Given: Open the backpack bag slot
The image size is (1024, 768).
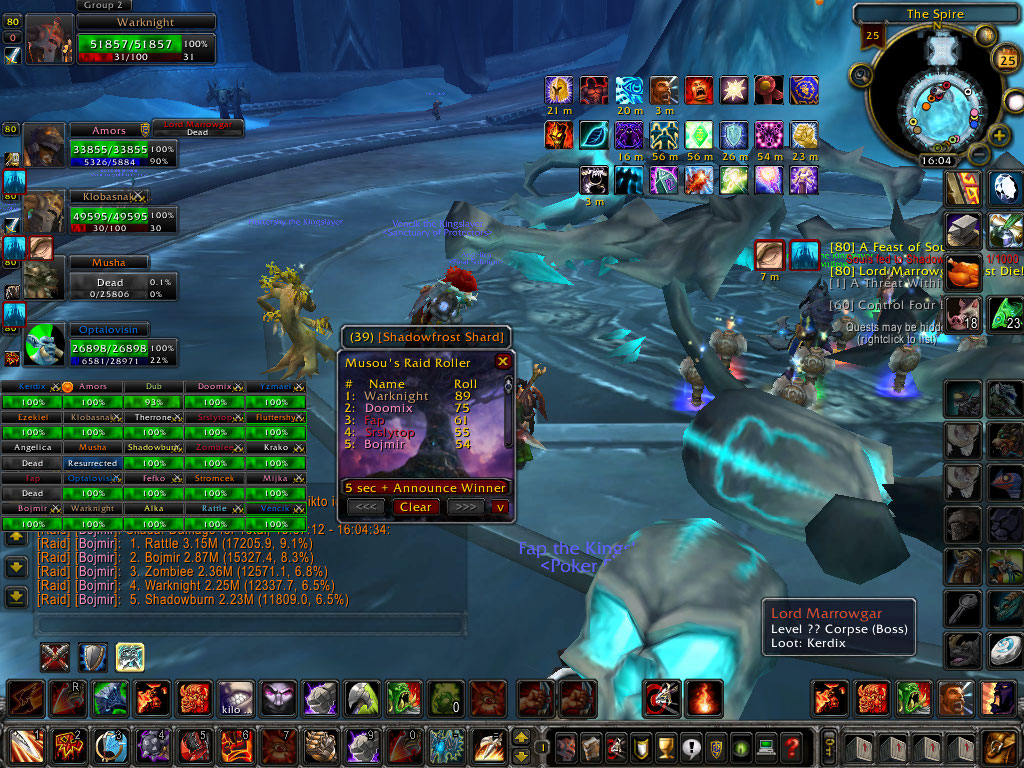Looking at the screenshot, I should coord(996,746).
